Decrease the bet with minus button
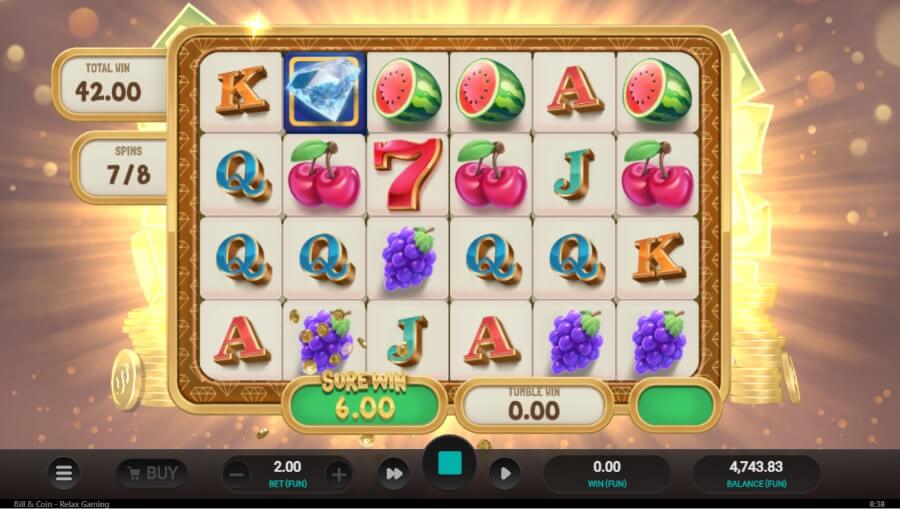This screenshot has height=509, width=900. click(x=237, y=474)
